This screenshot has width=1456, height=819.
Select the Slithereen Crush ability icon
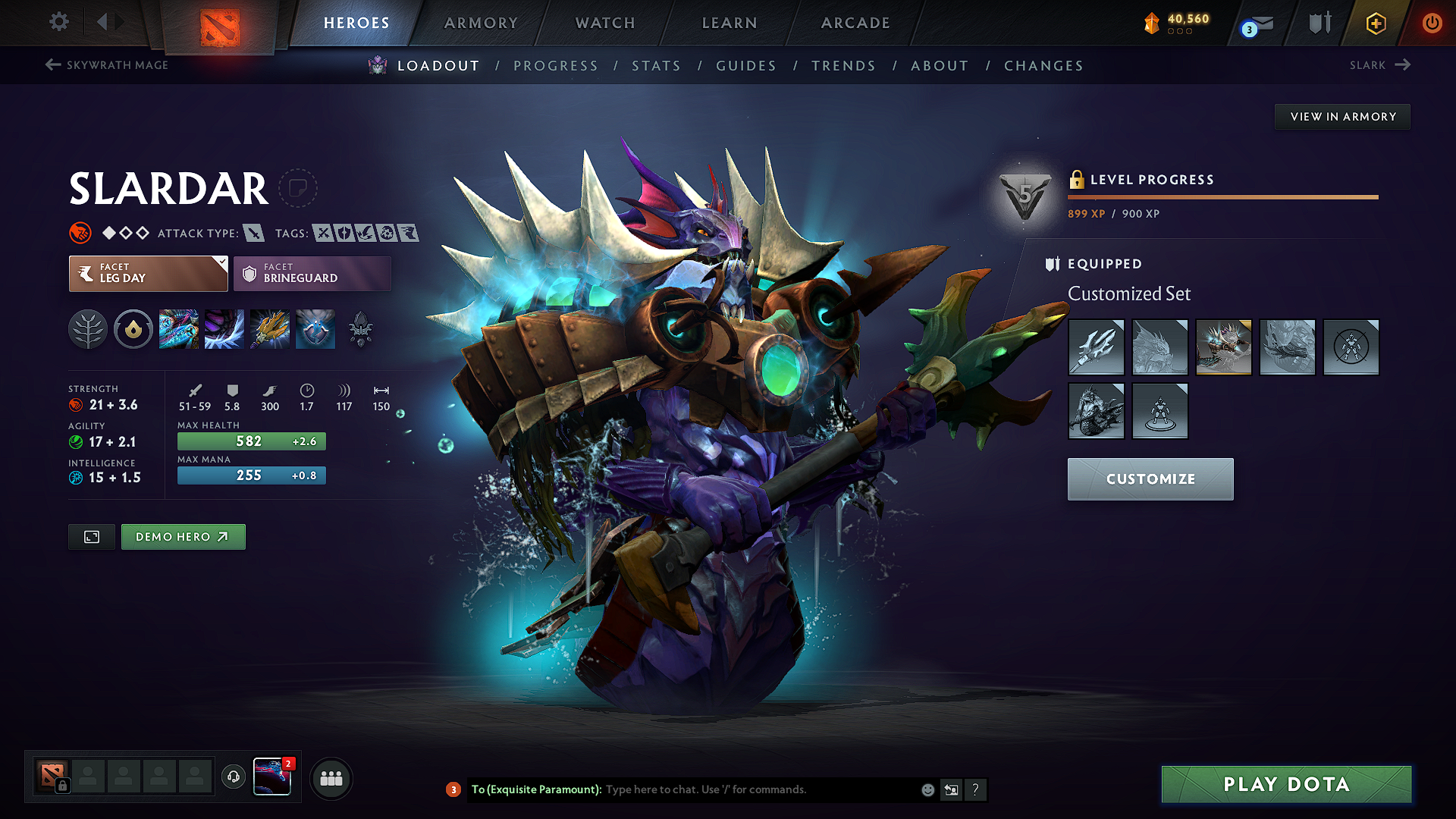(224, 329)
